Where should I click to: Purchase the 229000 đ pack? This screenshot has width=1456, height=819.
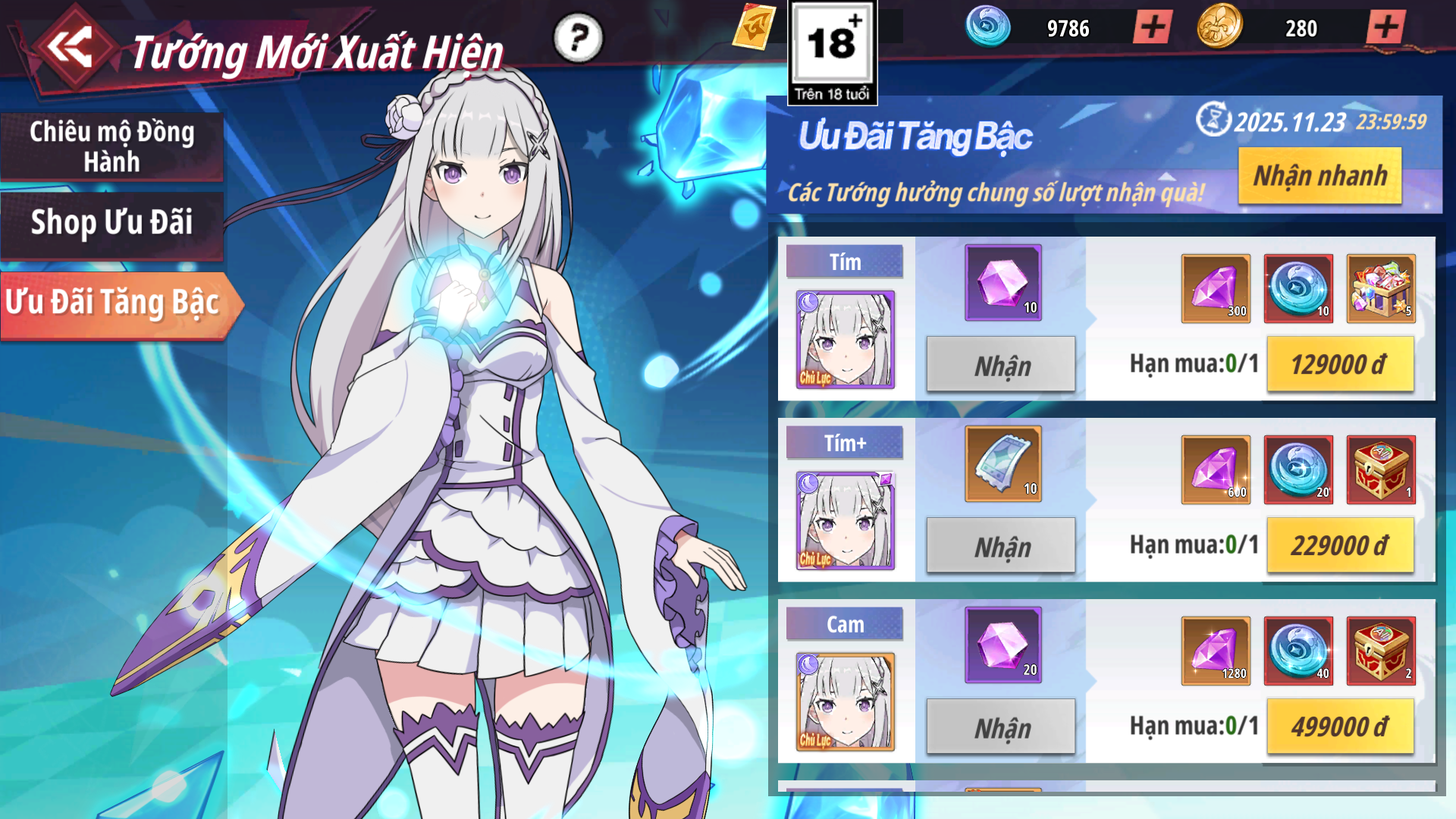(1339, 546)
